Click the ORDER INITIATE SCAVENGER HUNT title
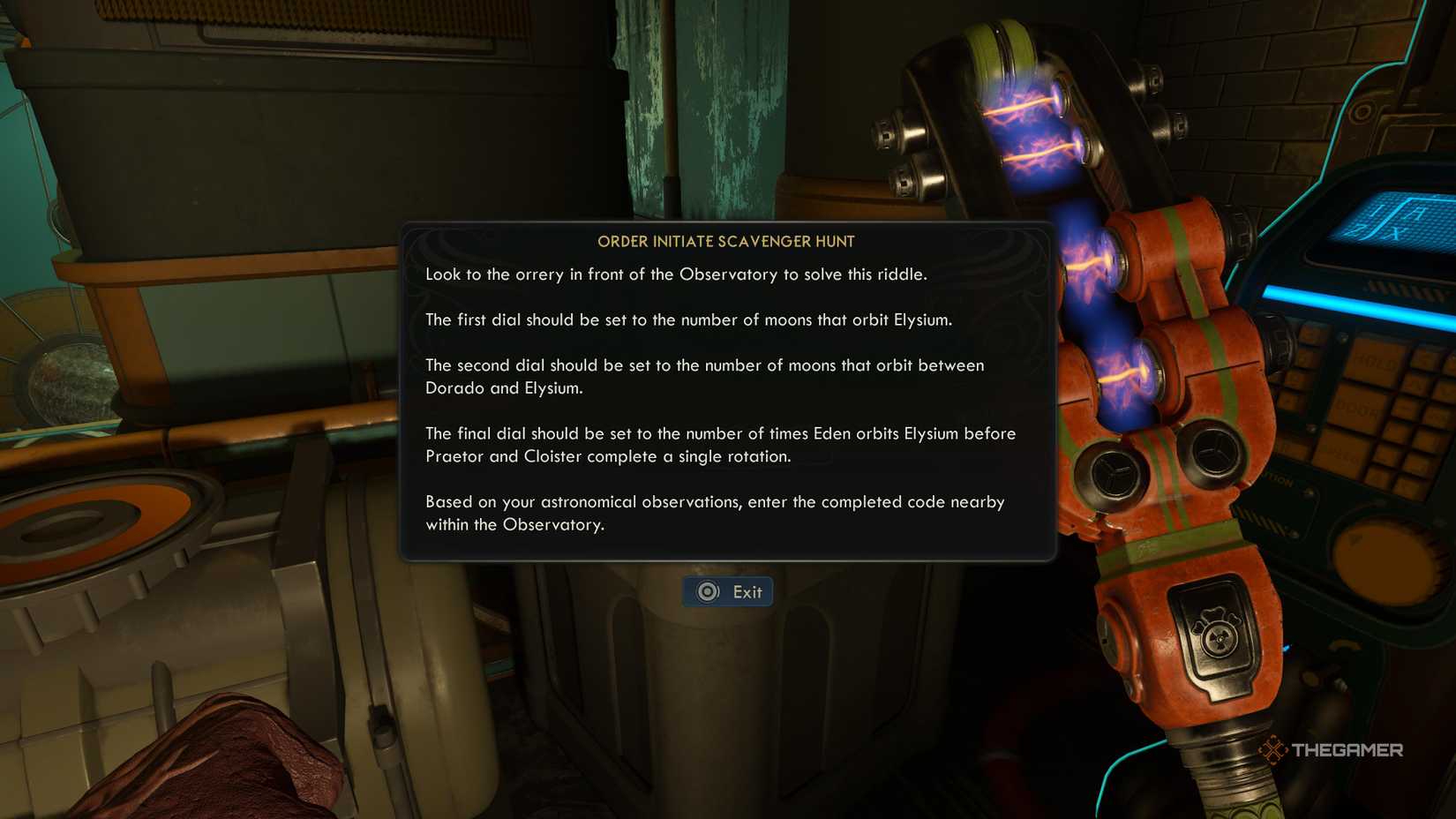The height and width of the screenshot is (819, 1456). tap(726, 241)
